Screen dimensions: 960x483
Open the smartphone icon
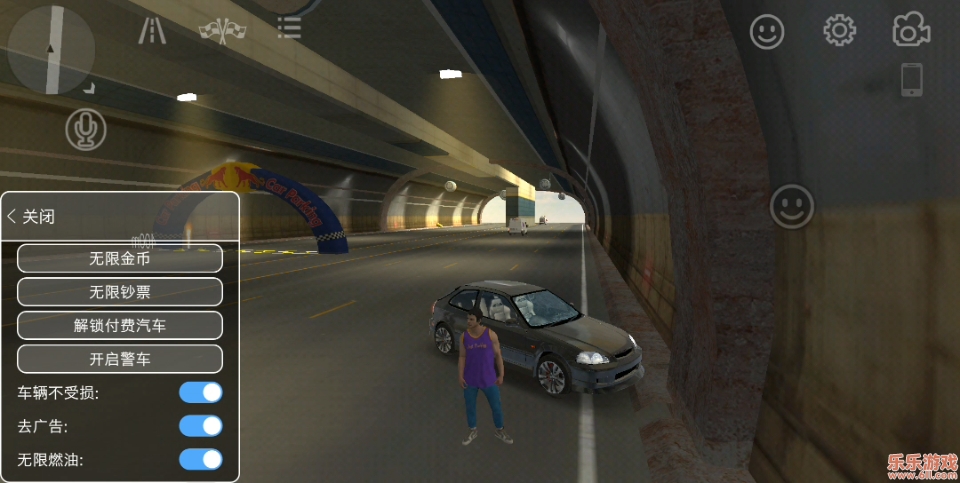[x=911, y=80]
